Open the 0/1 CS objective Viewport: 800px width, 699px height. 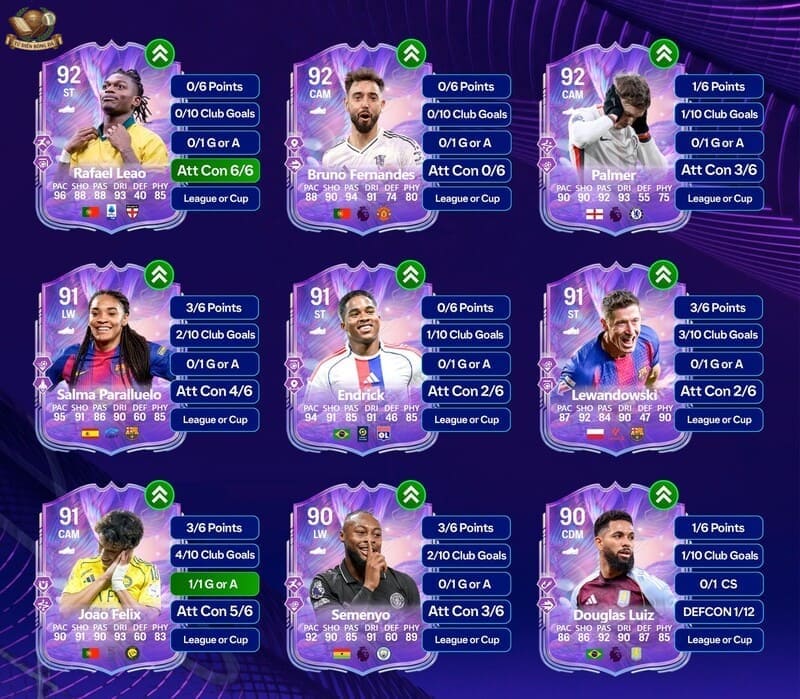point(718,583)
